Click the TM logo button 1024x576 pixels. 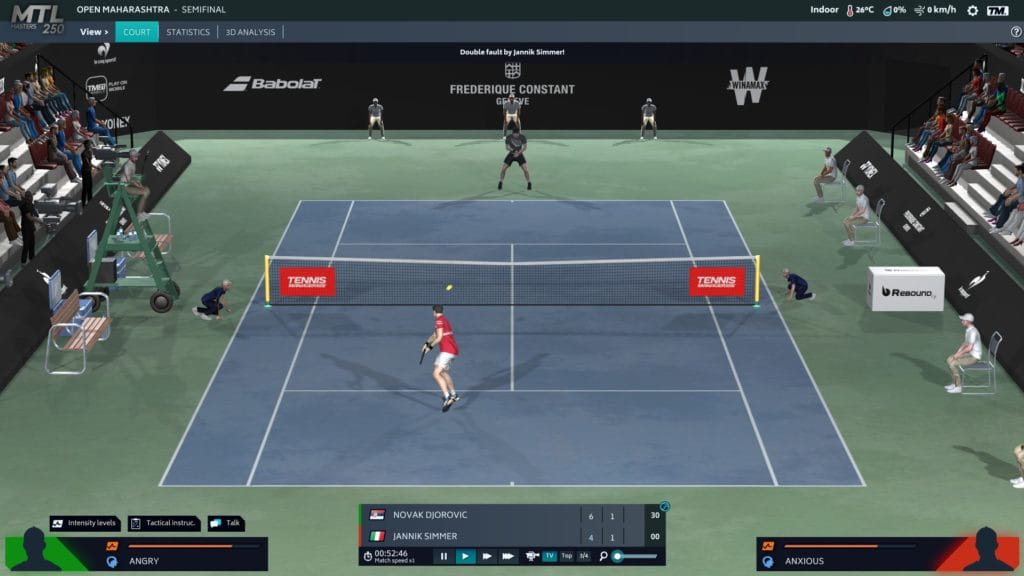tap(997, 10)
